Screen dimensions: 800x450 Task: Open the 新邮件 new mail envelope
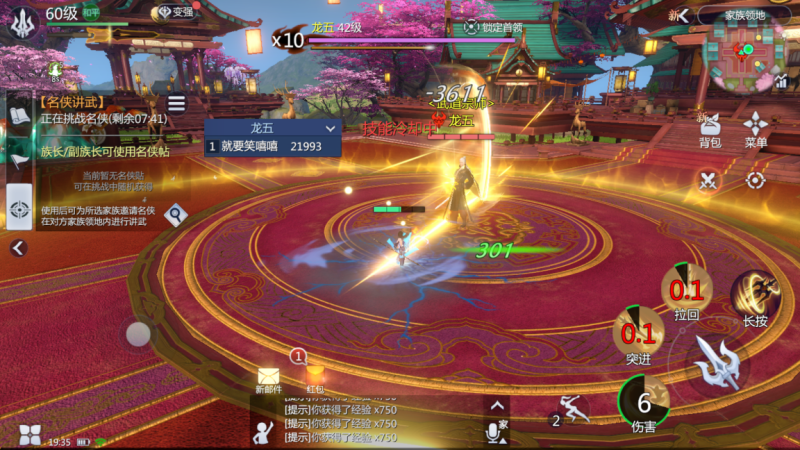269,377
